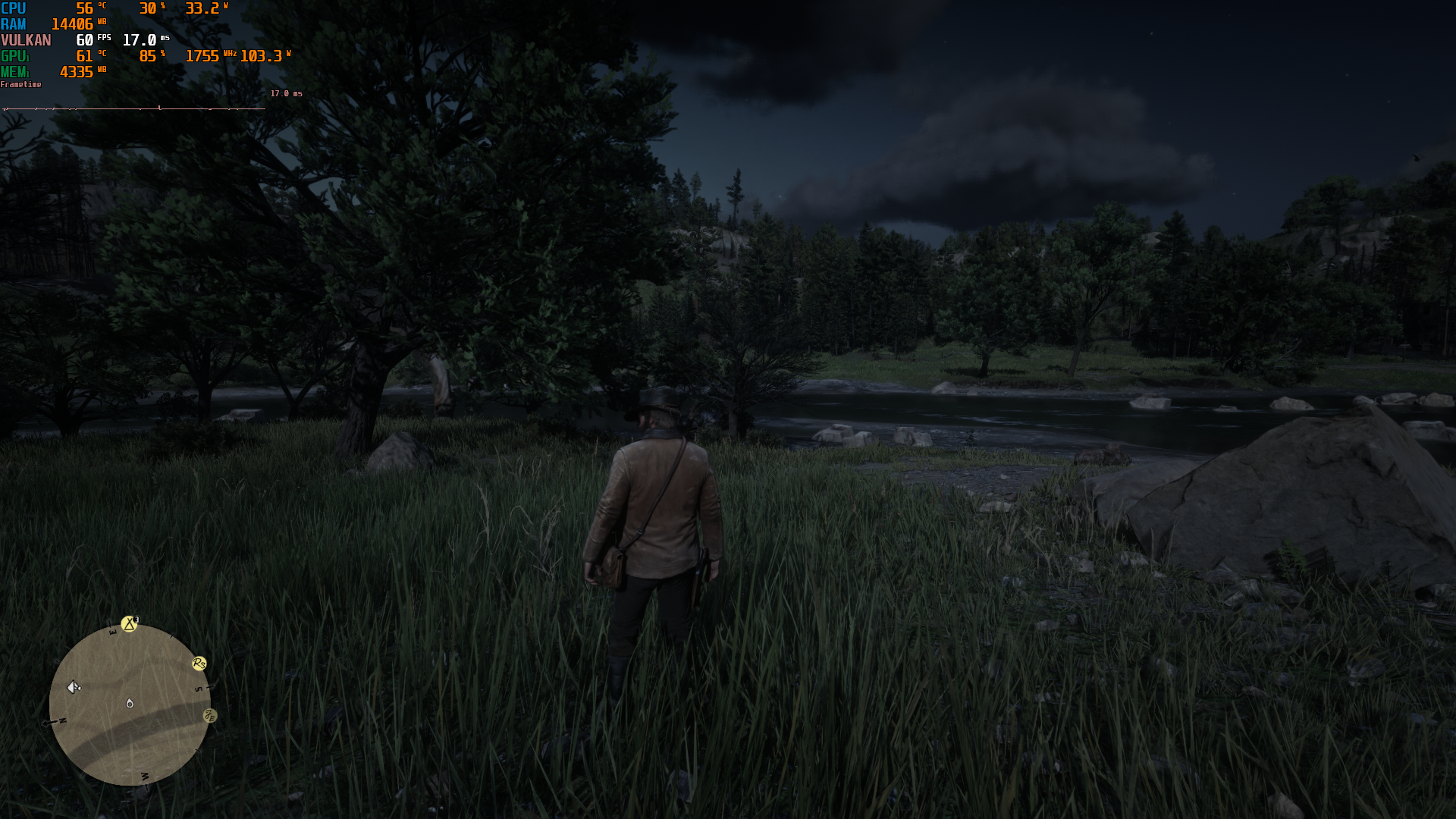Click the circular minimap
This screenshot has height=819, width=1456.
pyautogui.click(x=130, y=705)
